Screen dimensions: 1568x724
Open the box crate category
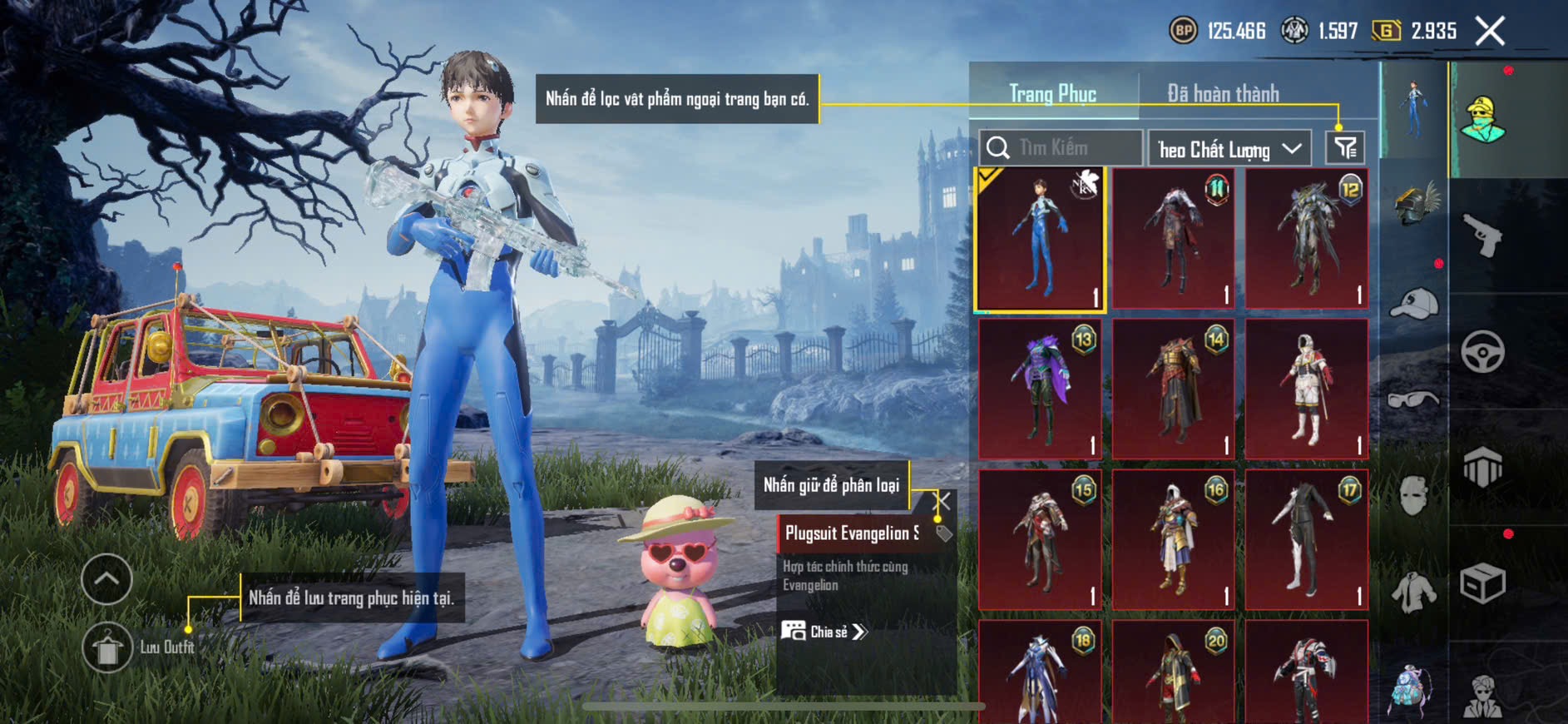click(x=1482, y=583)
